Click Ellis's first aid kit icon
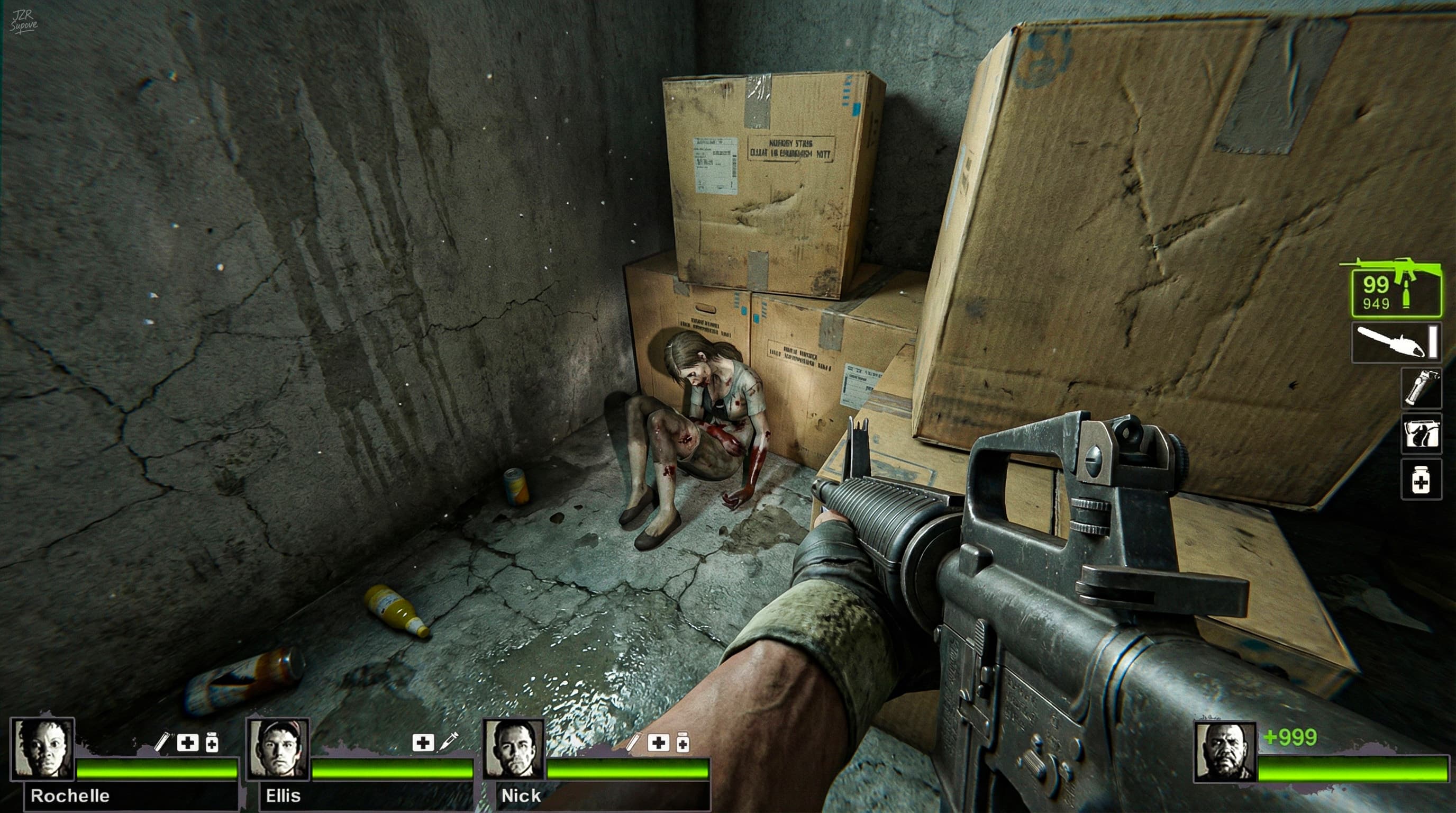Viewport: 1456px width, 813px height. (x=423, y=742)
